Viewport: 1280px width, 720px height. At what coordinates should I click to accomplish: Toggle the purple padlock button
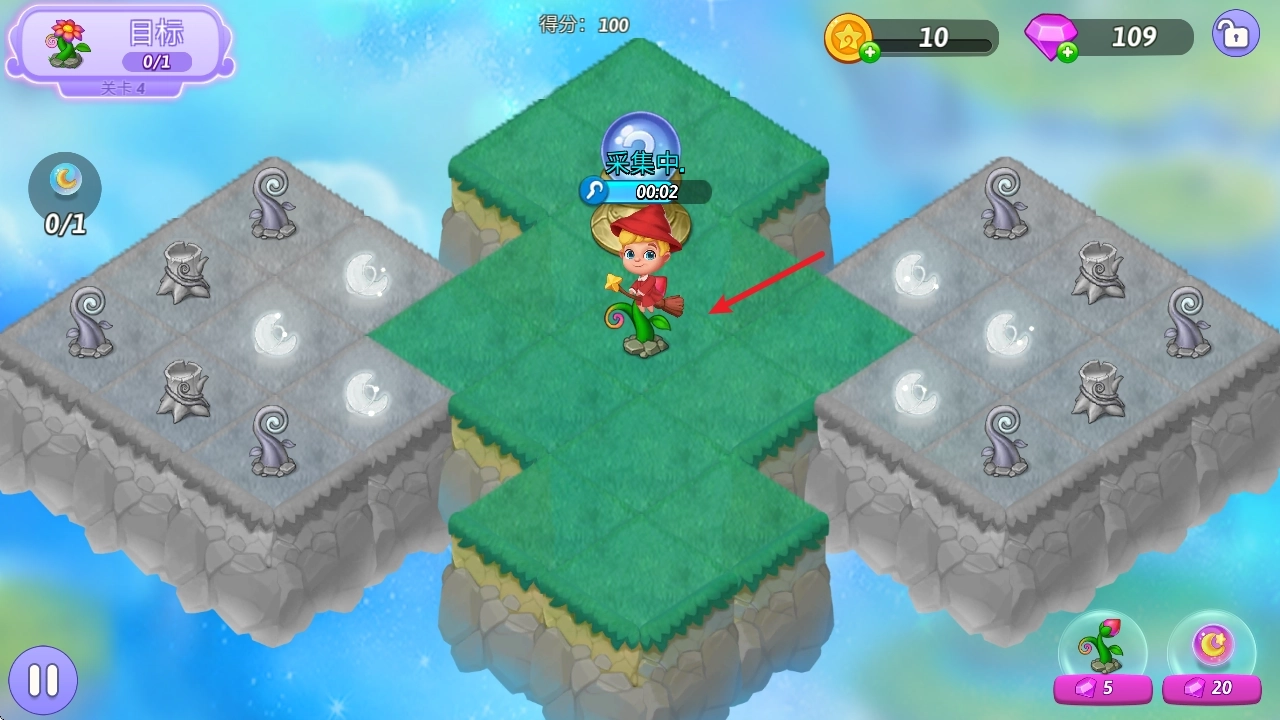(1235, 35)
